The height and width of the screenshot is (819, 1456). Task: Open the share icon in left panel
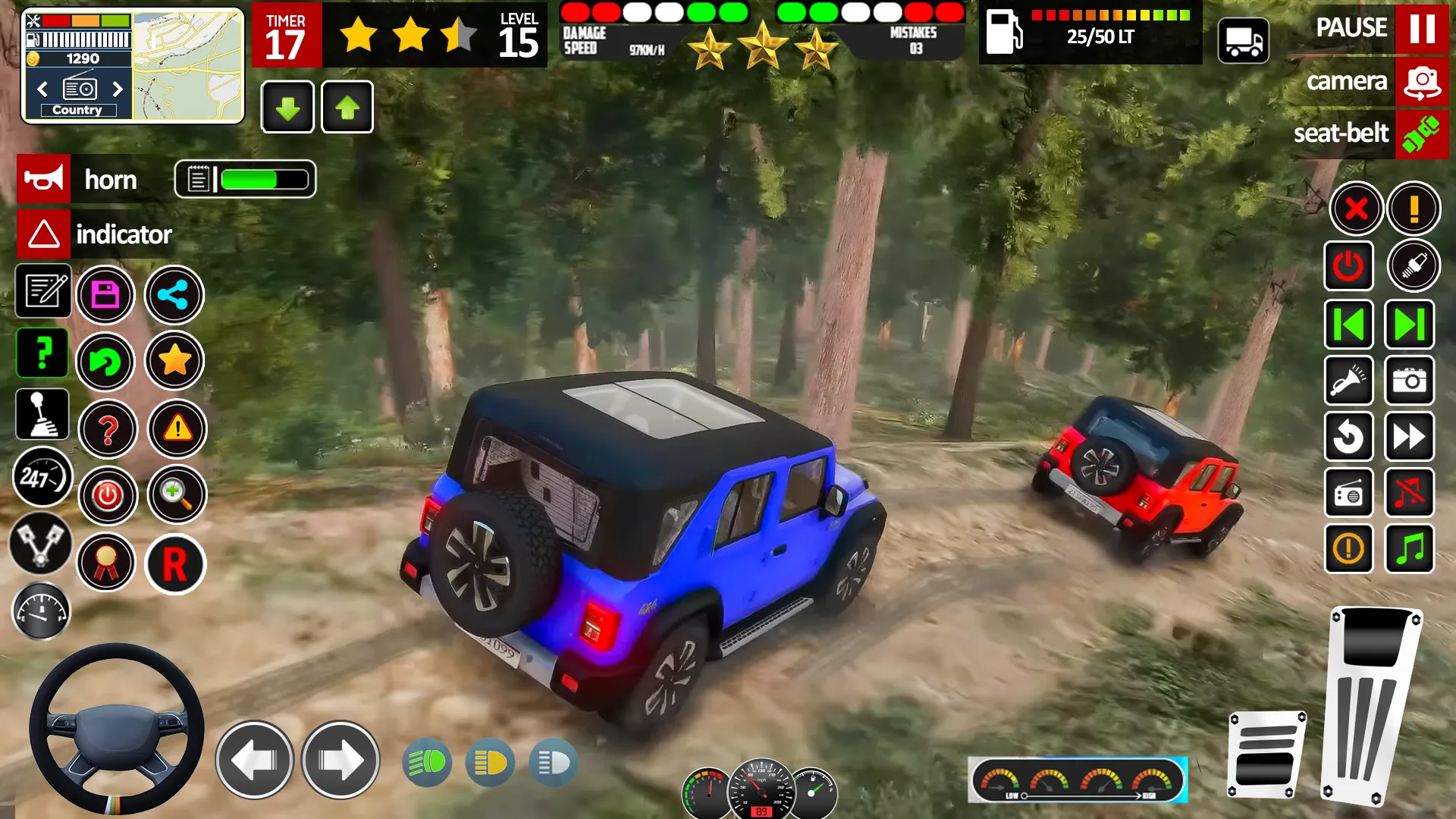[174, 294]
